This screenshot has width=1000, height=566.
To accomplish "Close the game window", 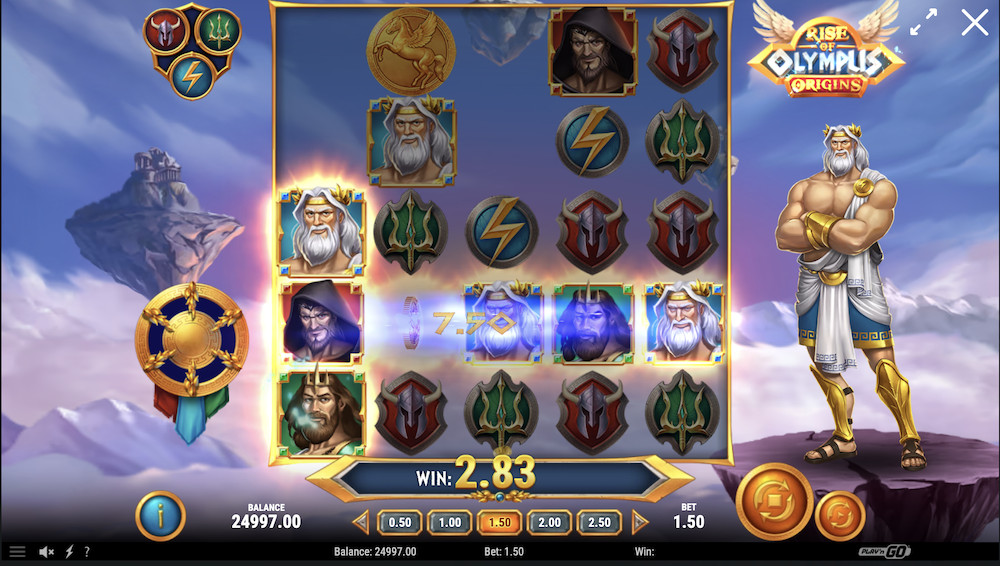I will tap(974, 23).
